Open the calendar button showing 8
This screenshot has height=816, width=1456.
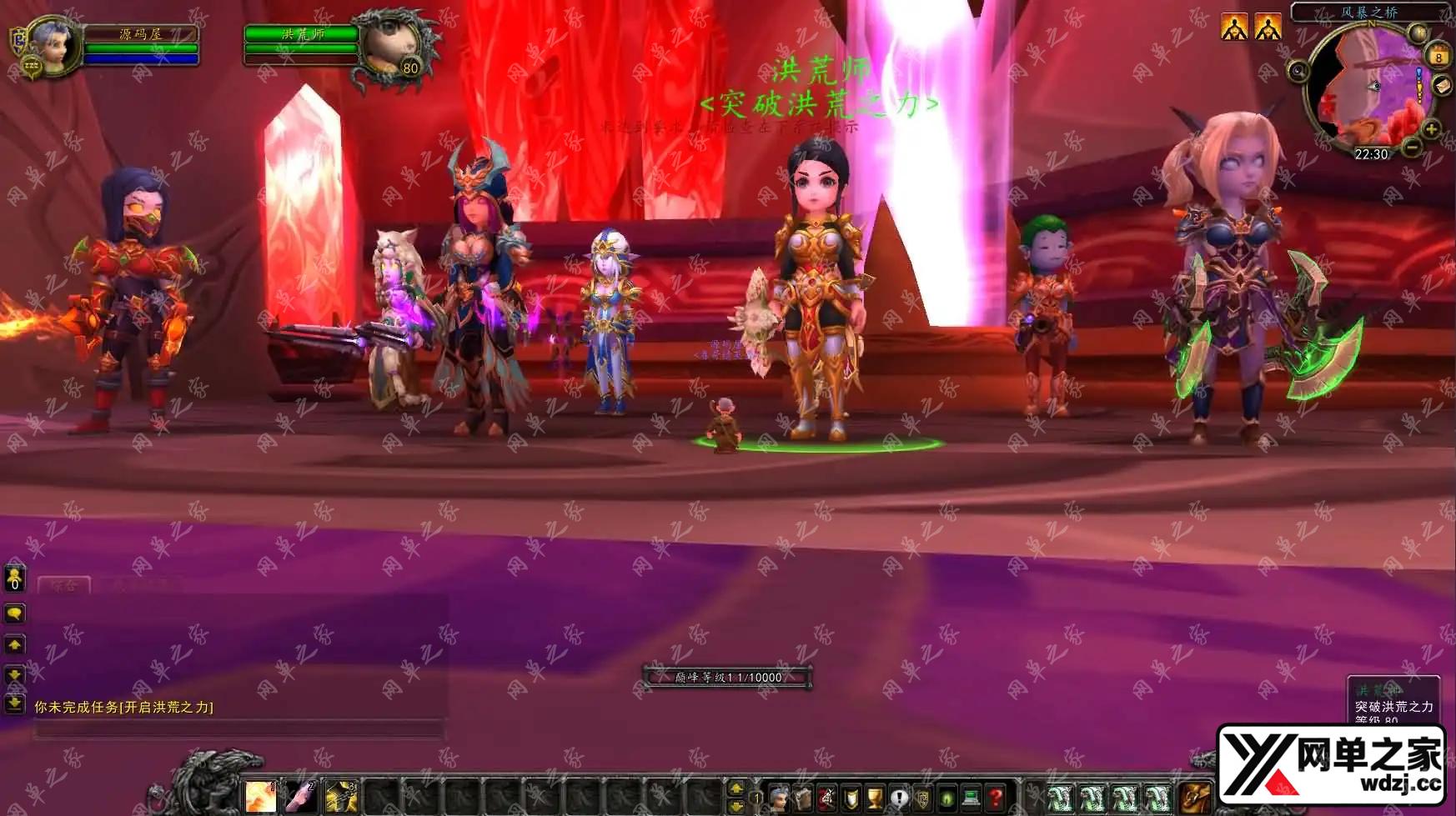click(1438, 56)
